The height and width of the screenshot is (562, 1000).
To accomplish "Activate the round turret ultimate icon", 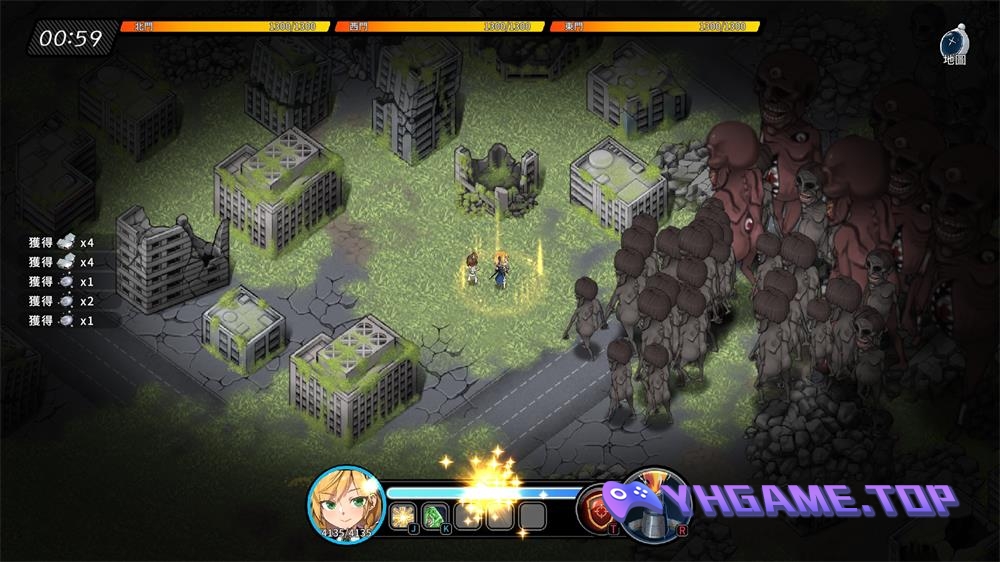I will (656, 503).
